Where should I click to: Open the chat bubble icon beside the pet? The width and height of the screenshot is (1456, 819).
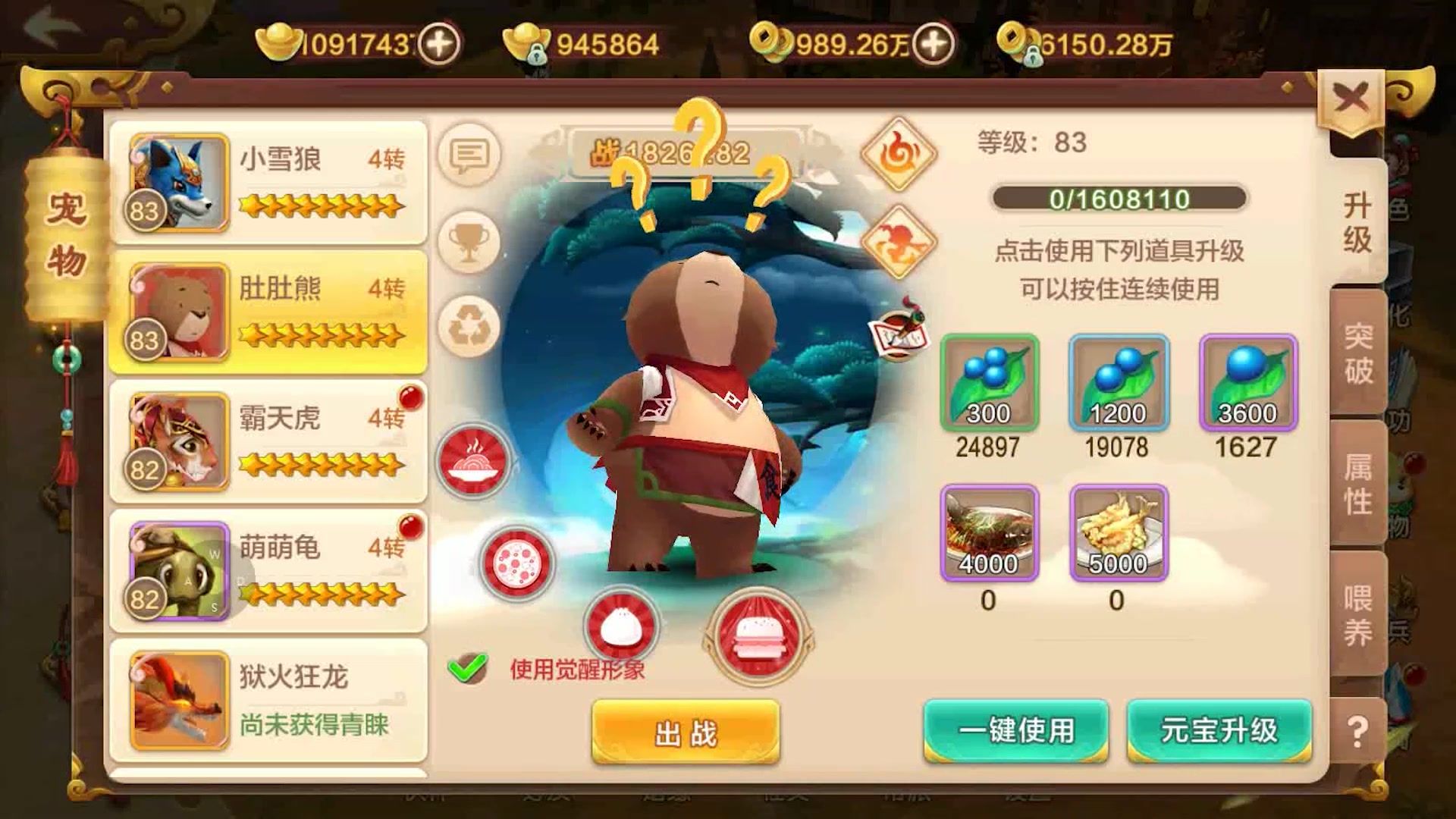[x=469, y=155]
